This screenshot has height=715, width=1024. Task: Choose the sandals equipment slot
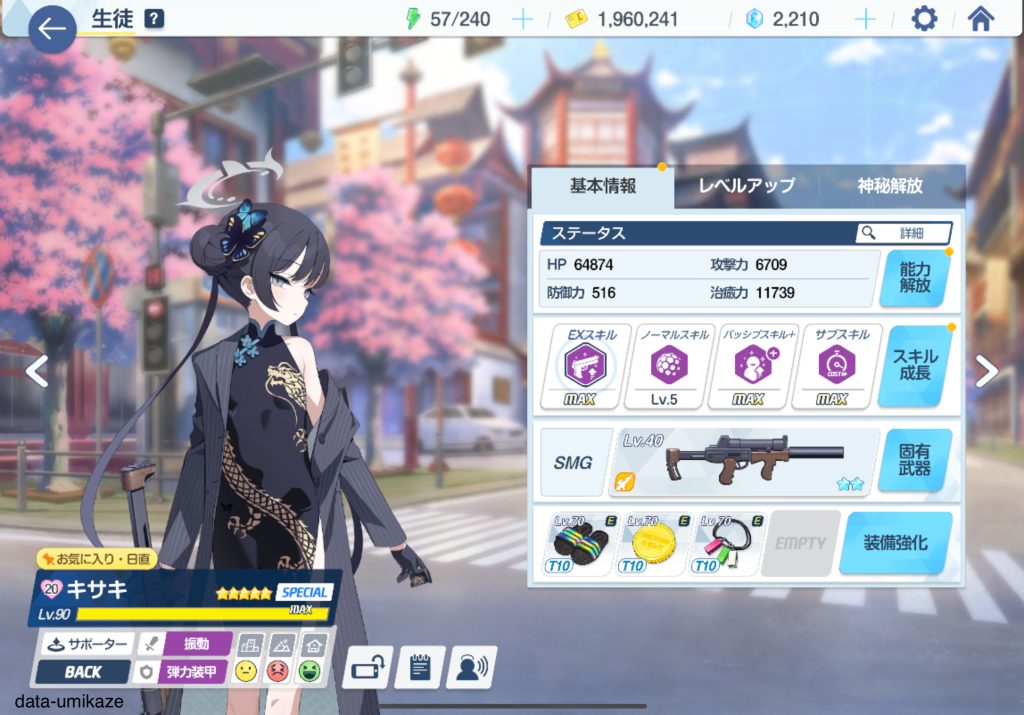[578, 543]
